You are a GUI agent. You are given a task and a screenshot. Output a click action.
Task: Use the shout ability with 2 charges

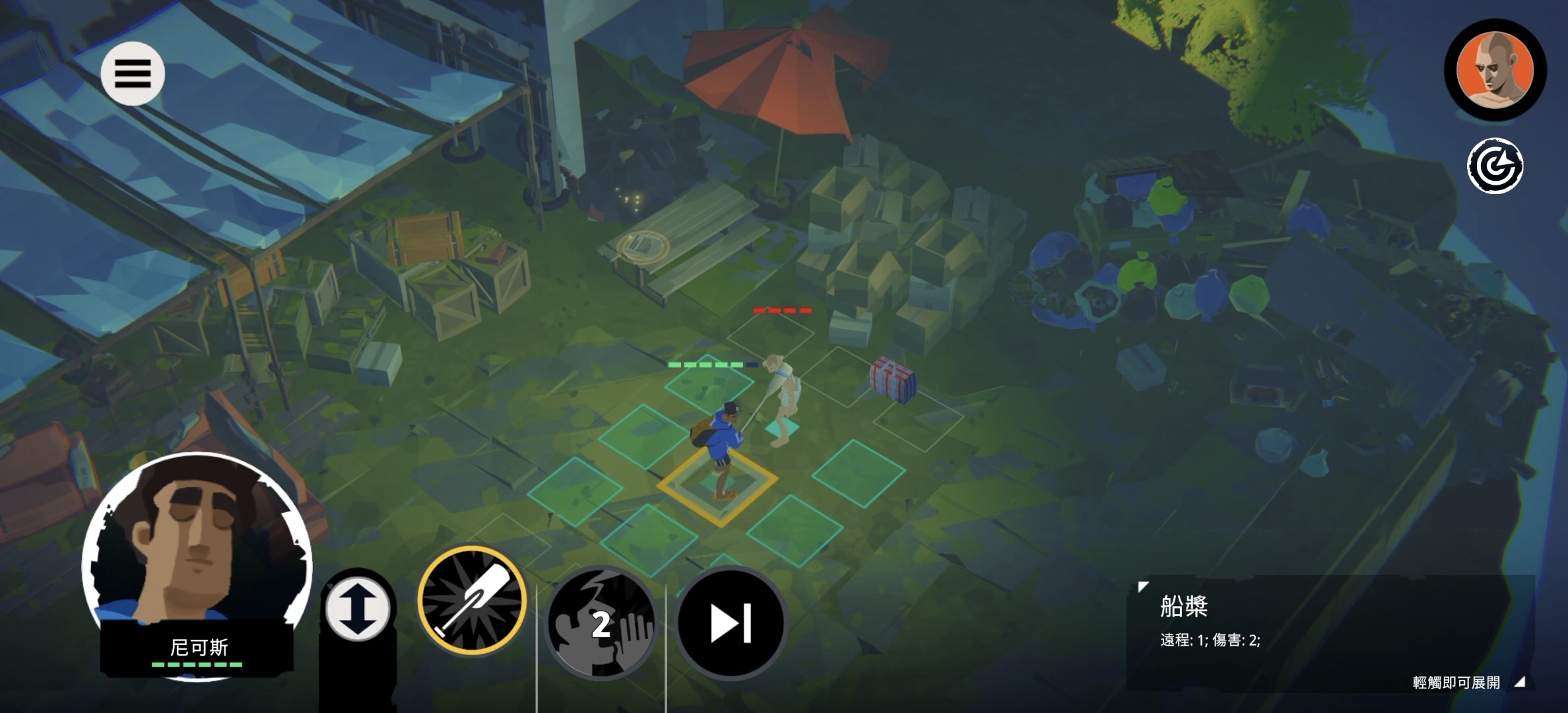tap(600, 623)
